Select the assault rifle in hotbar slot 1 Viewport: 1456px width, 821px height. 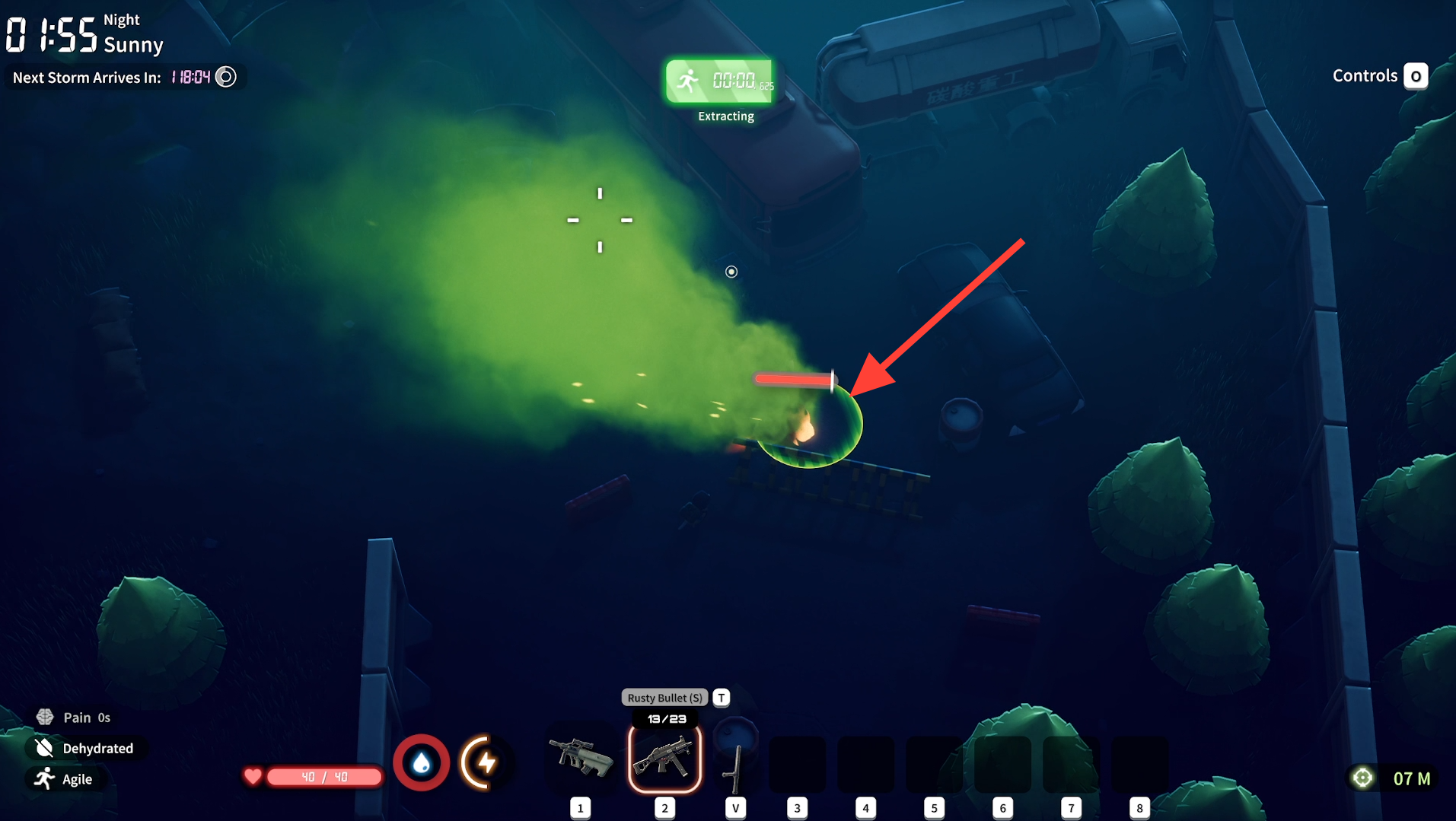point(581,758)
